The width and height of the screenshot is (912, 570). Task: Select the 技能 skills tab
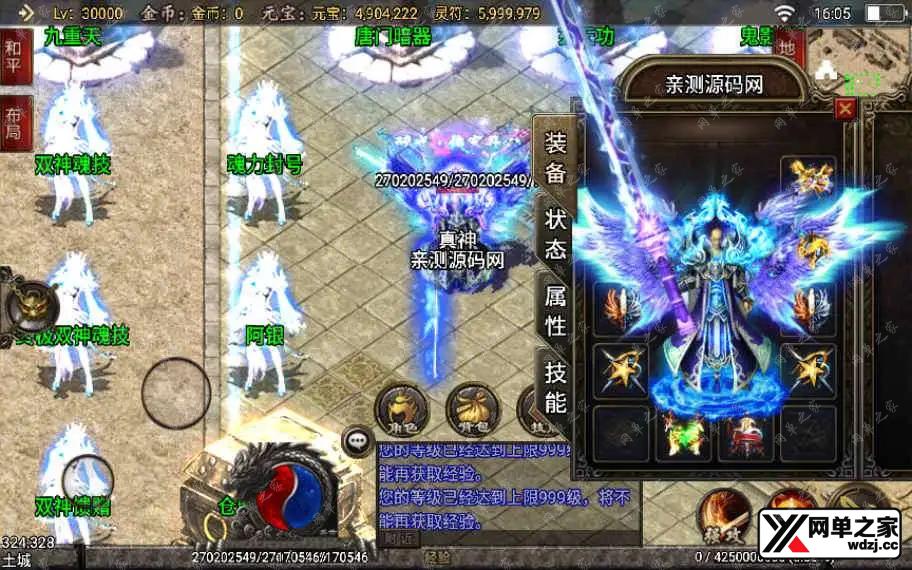555,387
